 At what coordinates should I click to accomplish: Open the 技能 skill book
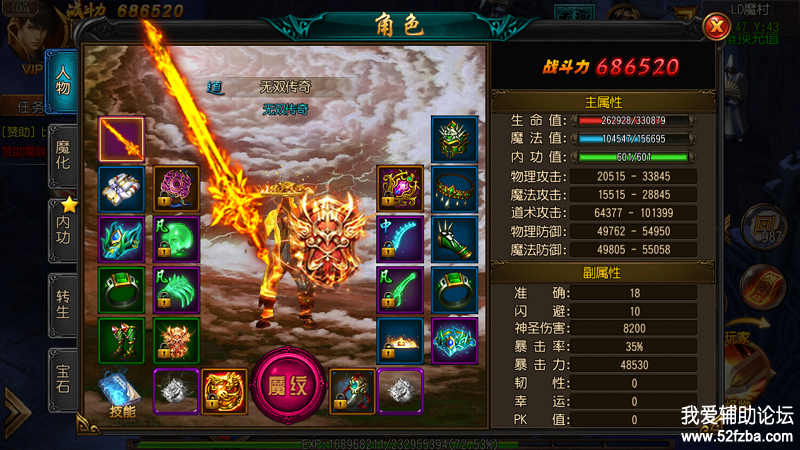[119, 394]
